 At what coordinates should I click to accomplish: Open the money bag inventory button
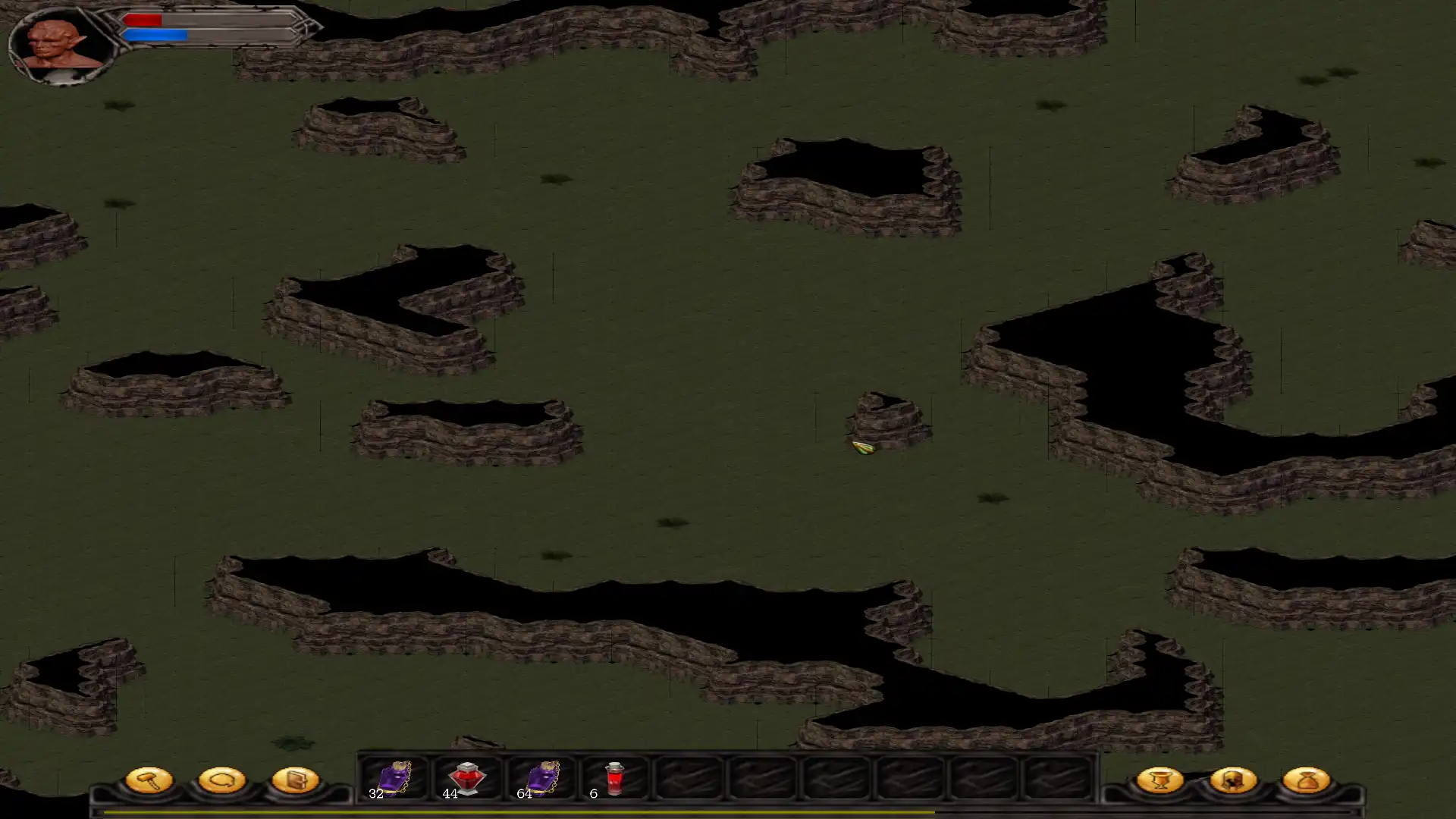click(1306, 780)
